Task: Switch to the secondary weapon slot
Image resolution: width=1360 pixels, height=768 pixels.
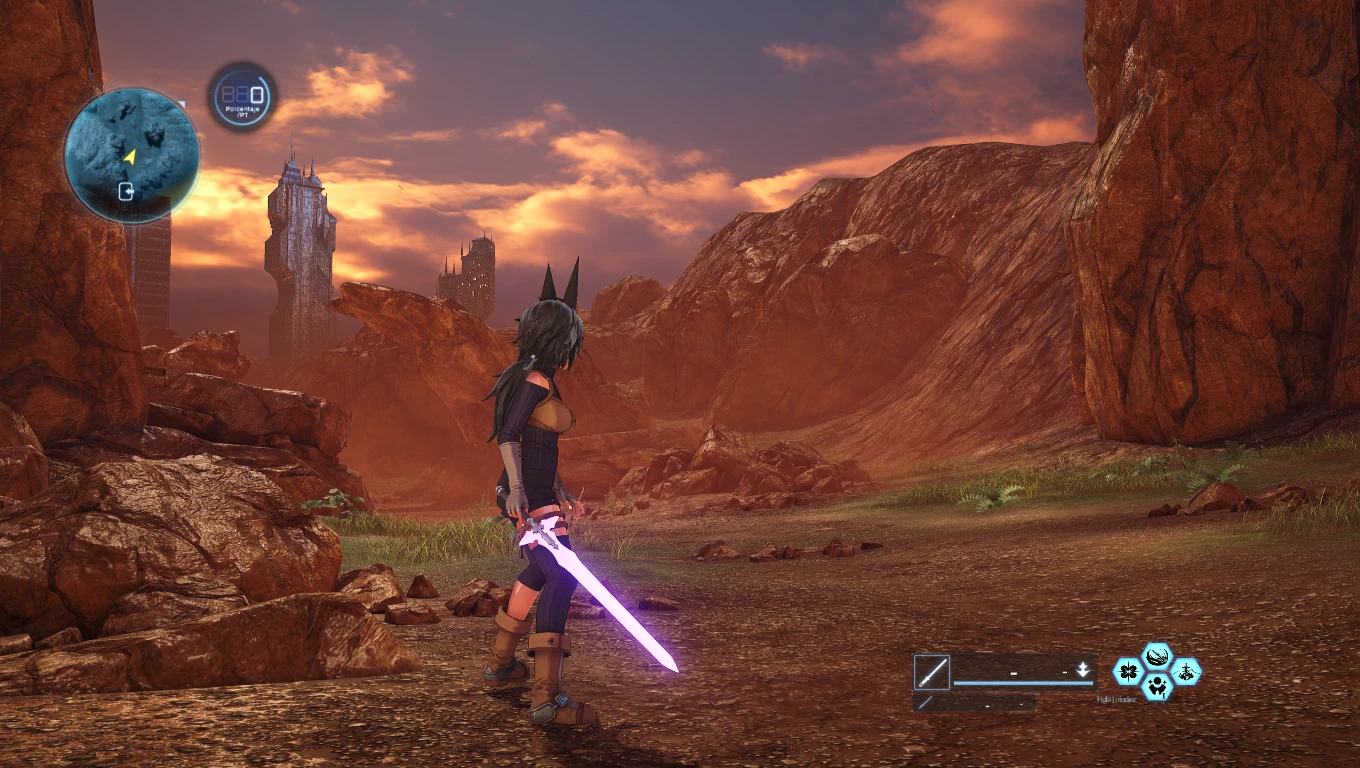Action: [x=925, y=703]
